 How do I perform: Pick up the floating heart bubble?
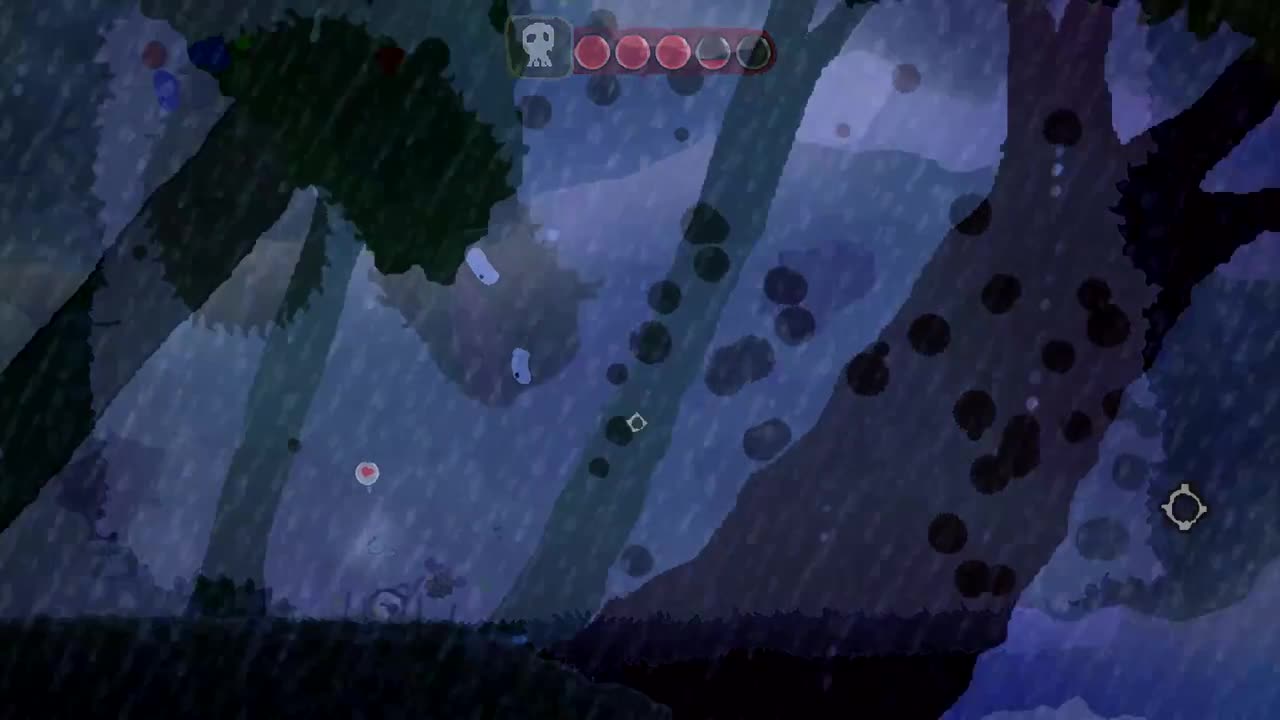(366, 473)
